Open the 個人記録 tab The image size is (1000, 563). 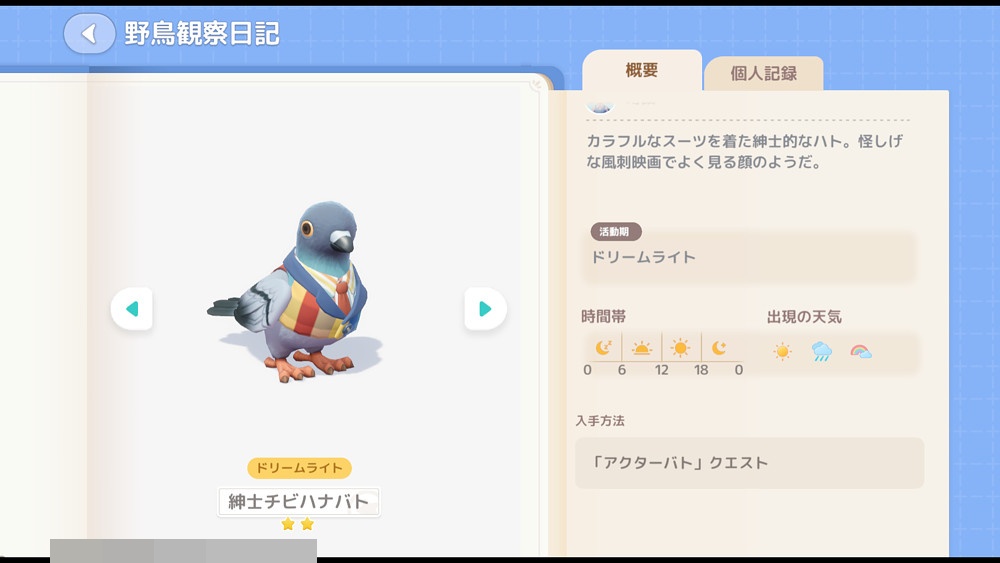pyautogui.click(x=763, y=74)
